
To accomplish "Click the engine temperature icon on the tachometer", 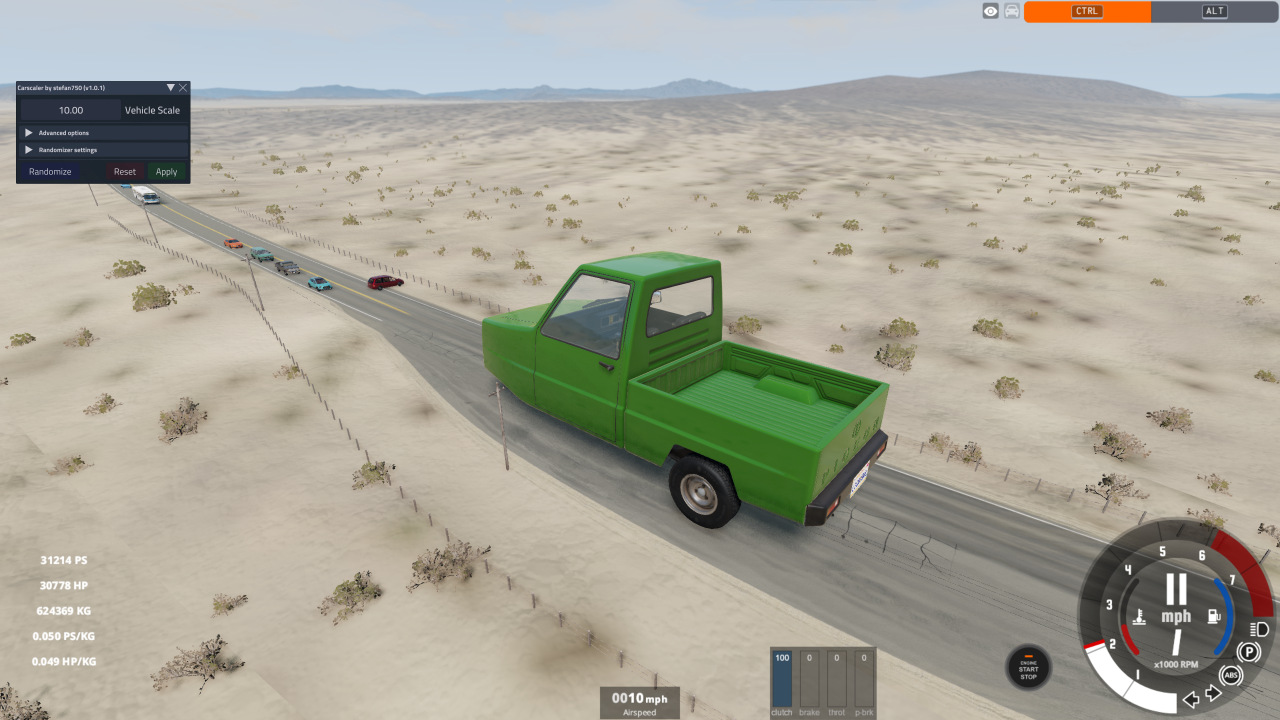I will (x=1139, y=616).
